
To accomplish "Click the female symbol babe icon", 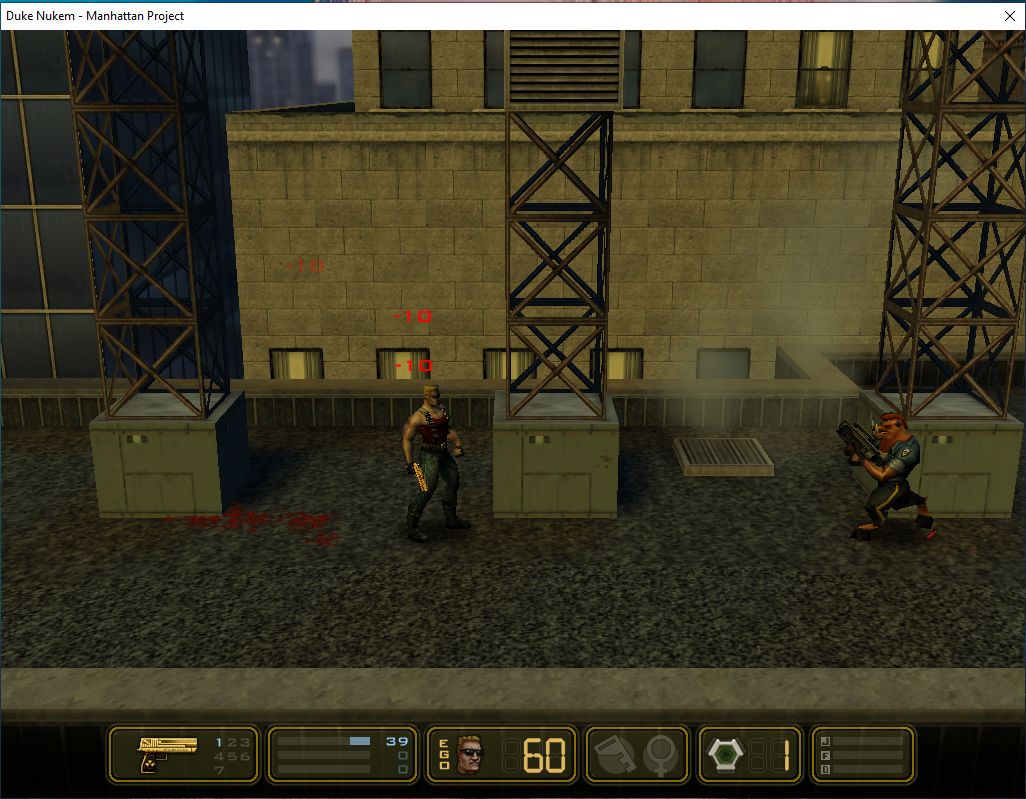I will (660, 754).
